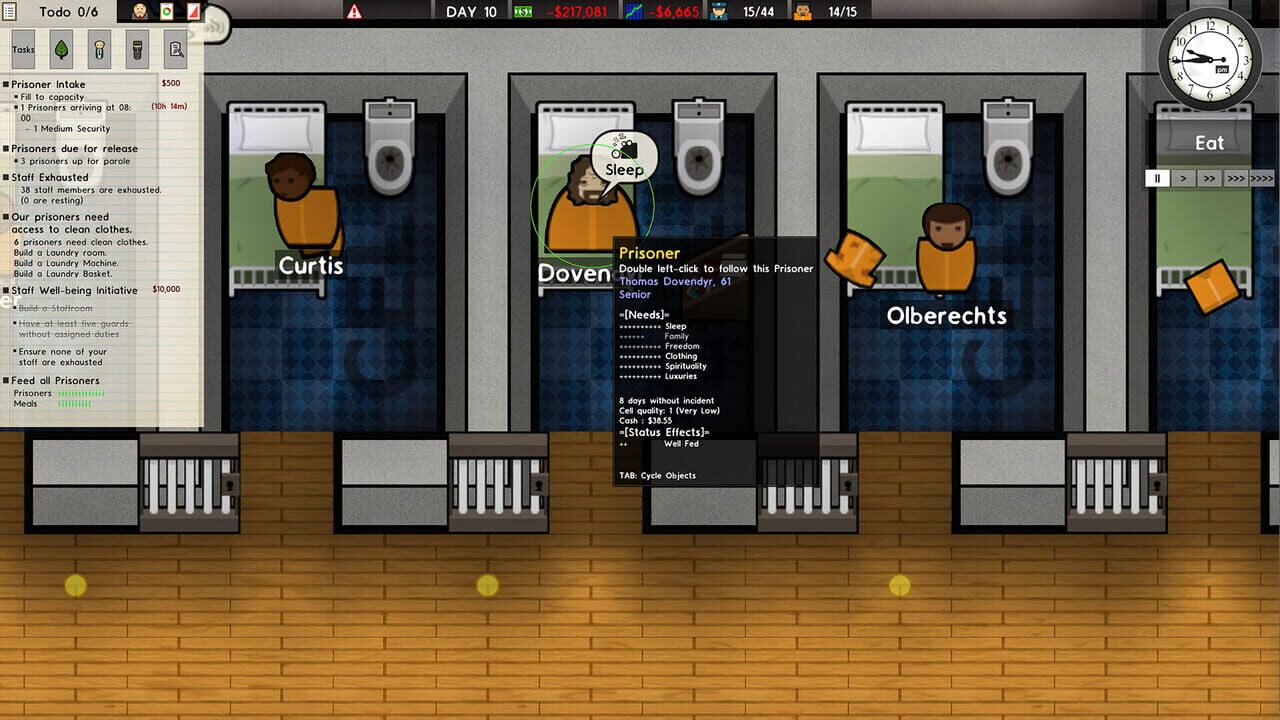Viewport: 1280px width, 720px height.
Task: Select the tree planting tool in Tasks
Action: point(62,49)
